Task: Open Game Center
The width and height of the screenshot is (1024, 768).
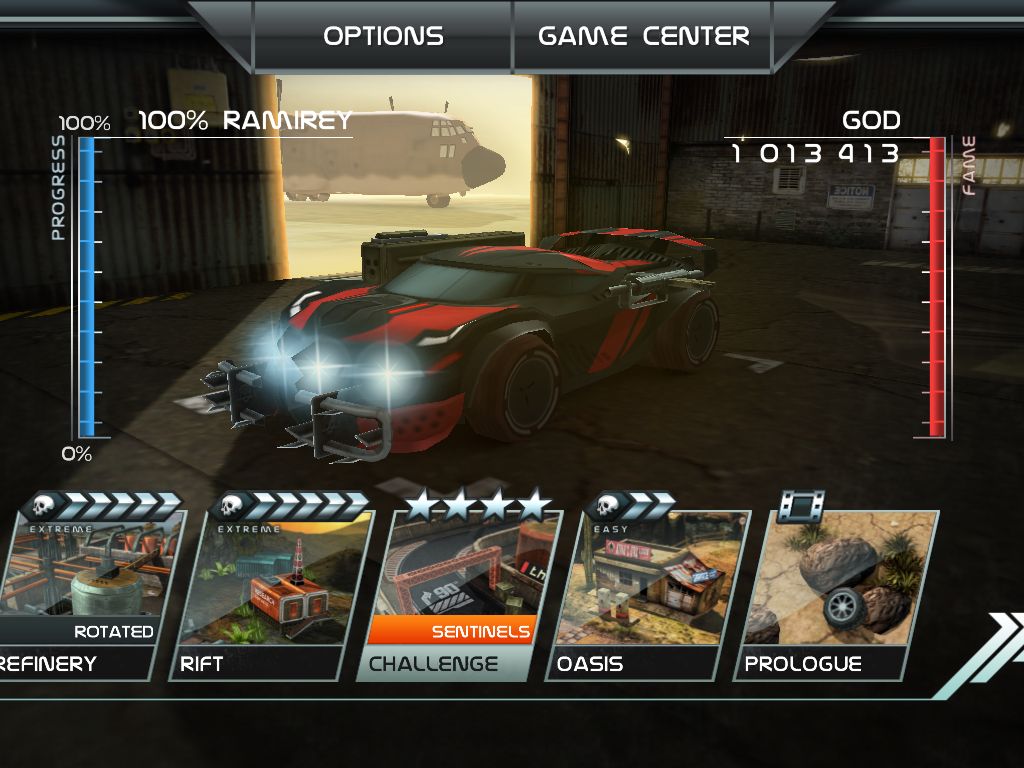Action: 643,36
